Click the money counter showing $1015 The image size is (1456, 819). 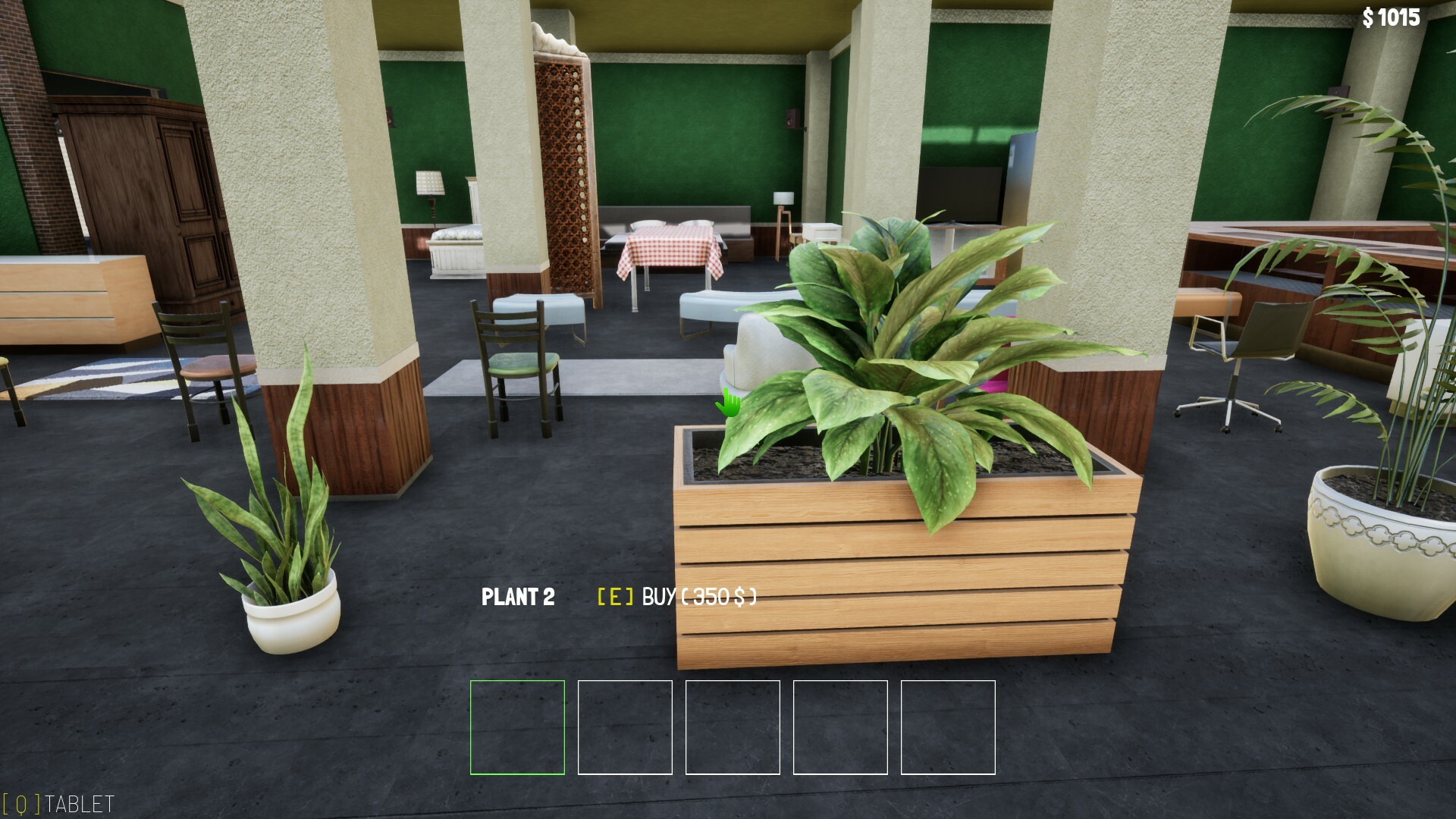pos(1393,17)
